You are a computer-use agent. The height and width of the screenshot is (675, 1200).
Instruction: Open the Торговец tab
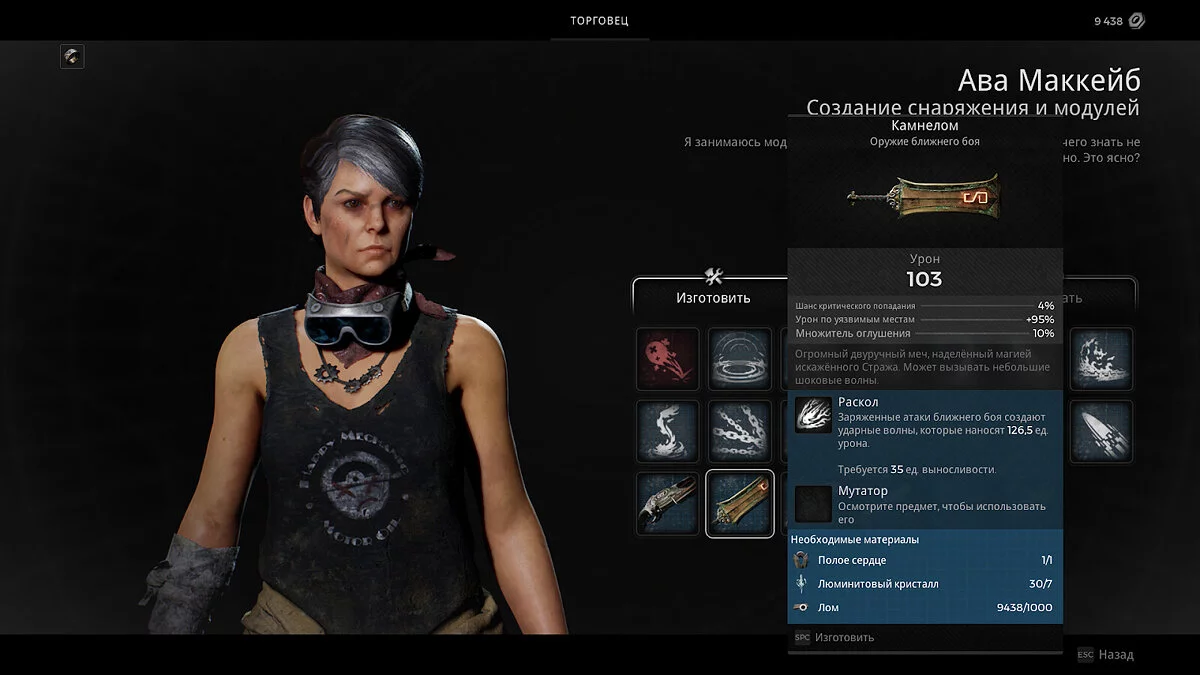tap(599, 21)
